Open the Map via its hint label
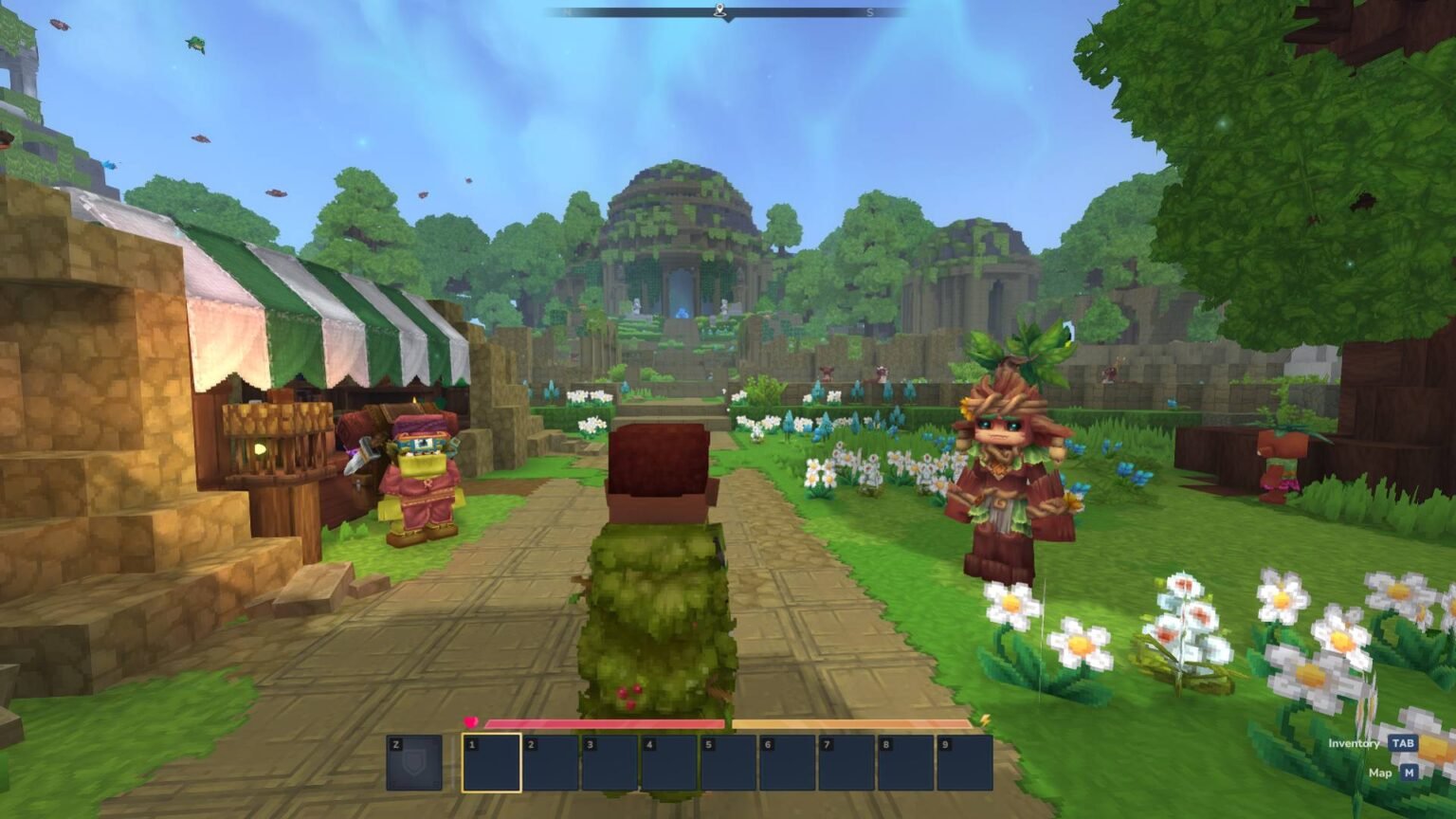 click(1380, 773)
